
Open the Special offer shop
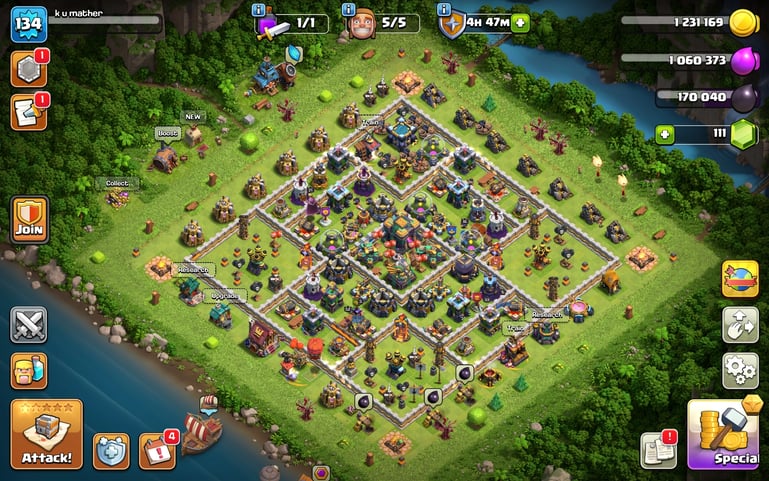[x=727, y=436]
